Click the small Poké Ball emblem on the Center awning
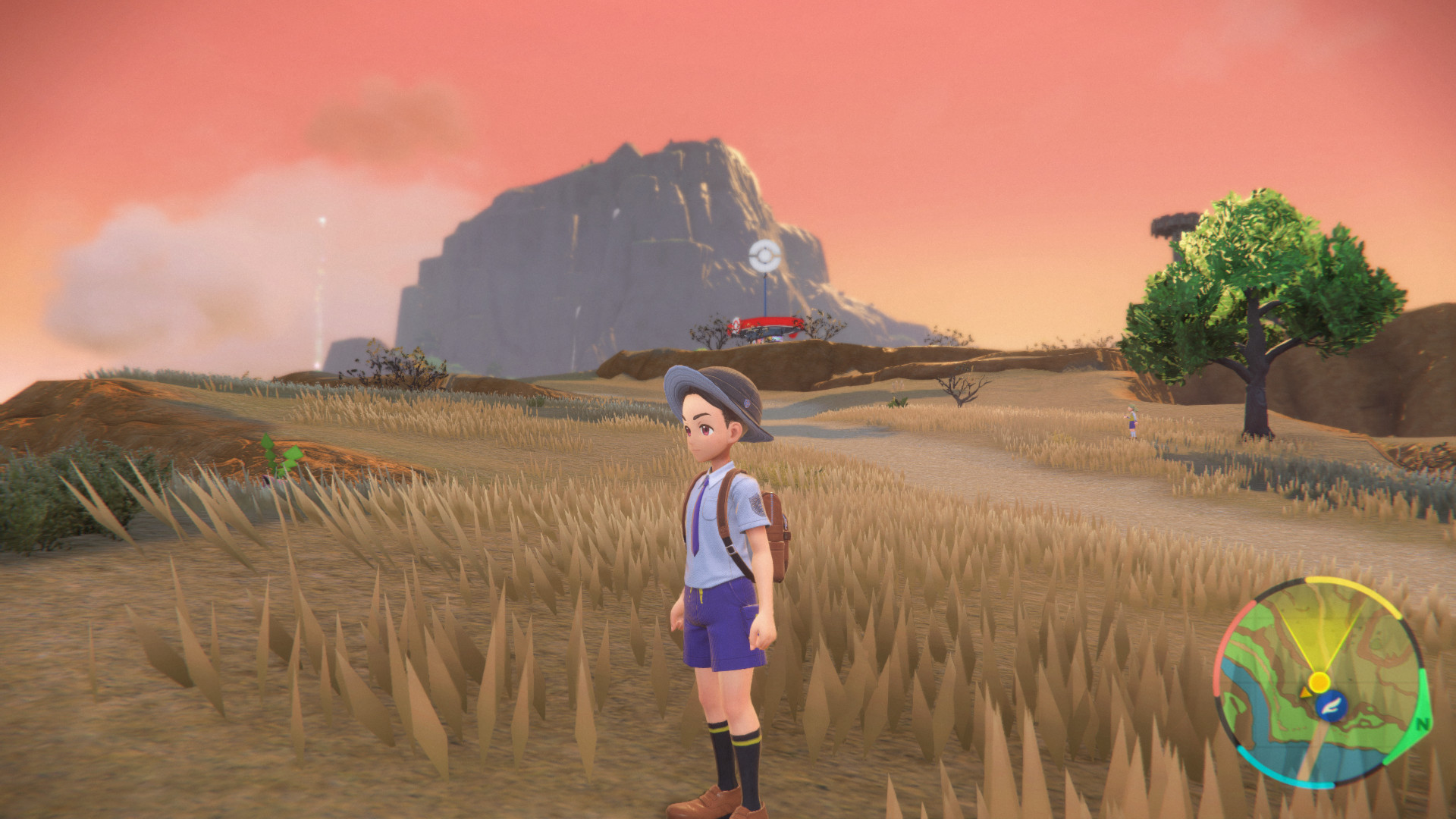Image resolution: width=1456 pixels, height=819 pixels. 736,324
